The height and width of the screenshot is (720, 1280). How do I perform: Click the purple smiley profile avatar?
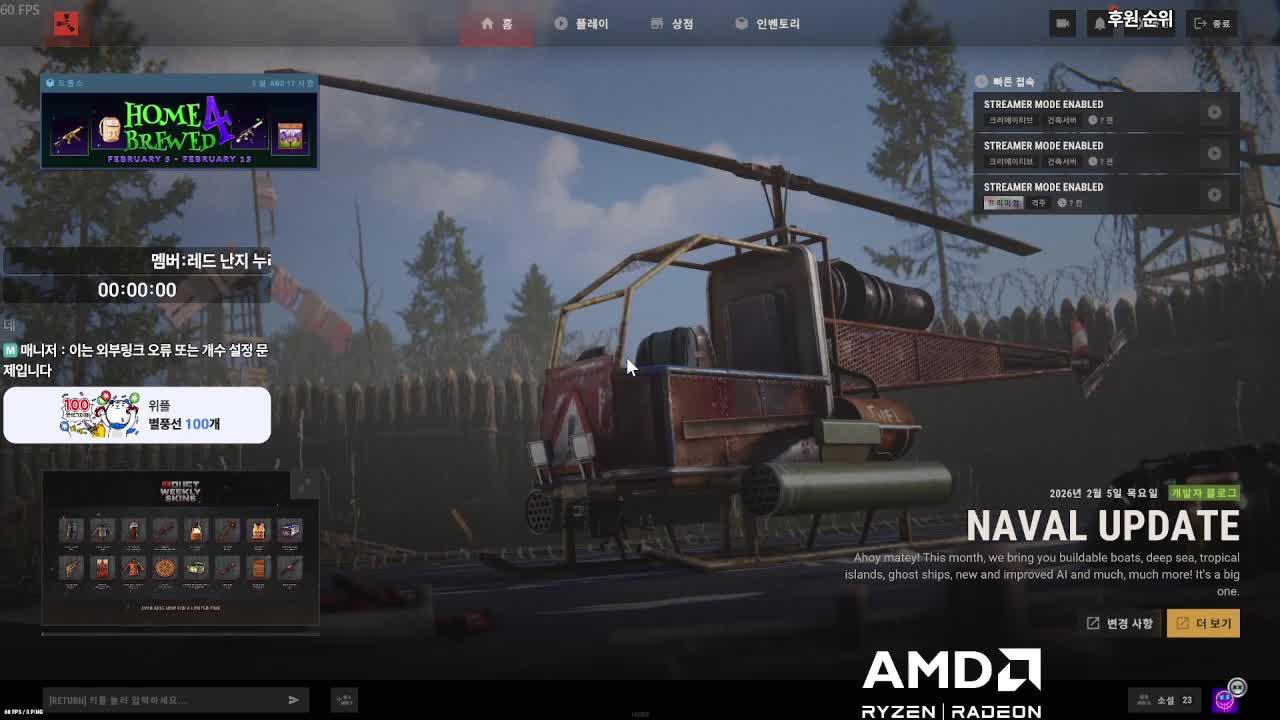click(1225, 700)
